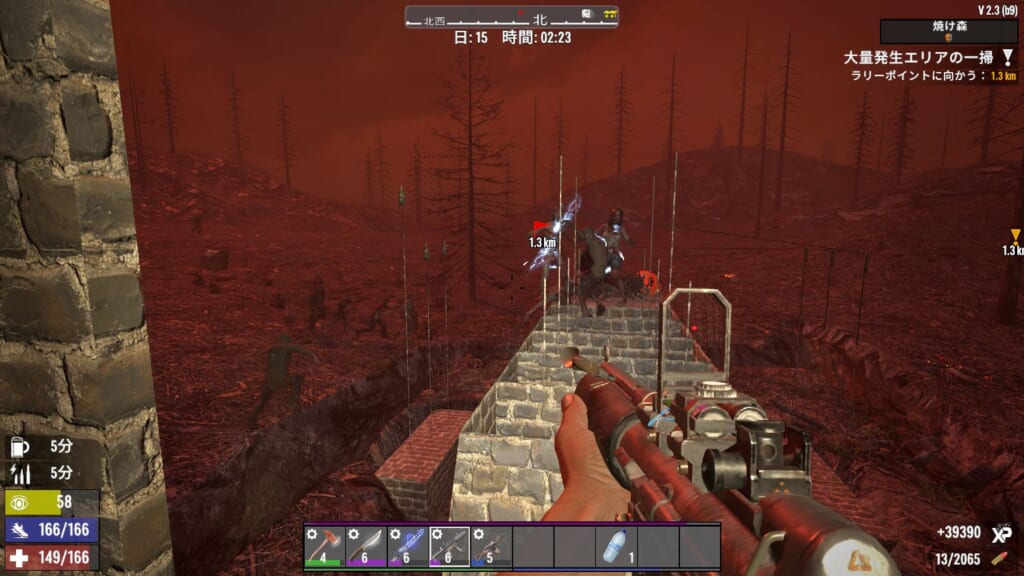Open the 大量発生エリアの一掃 quest tracker

coord(924,58)
